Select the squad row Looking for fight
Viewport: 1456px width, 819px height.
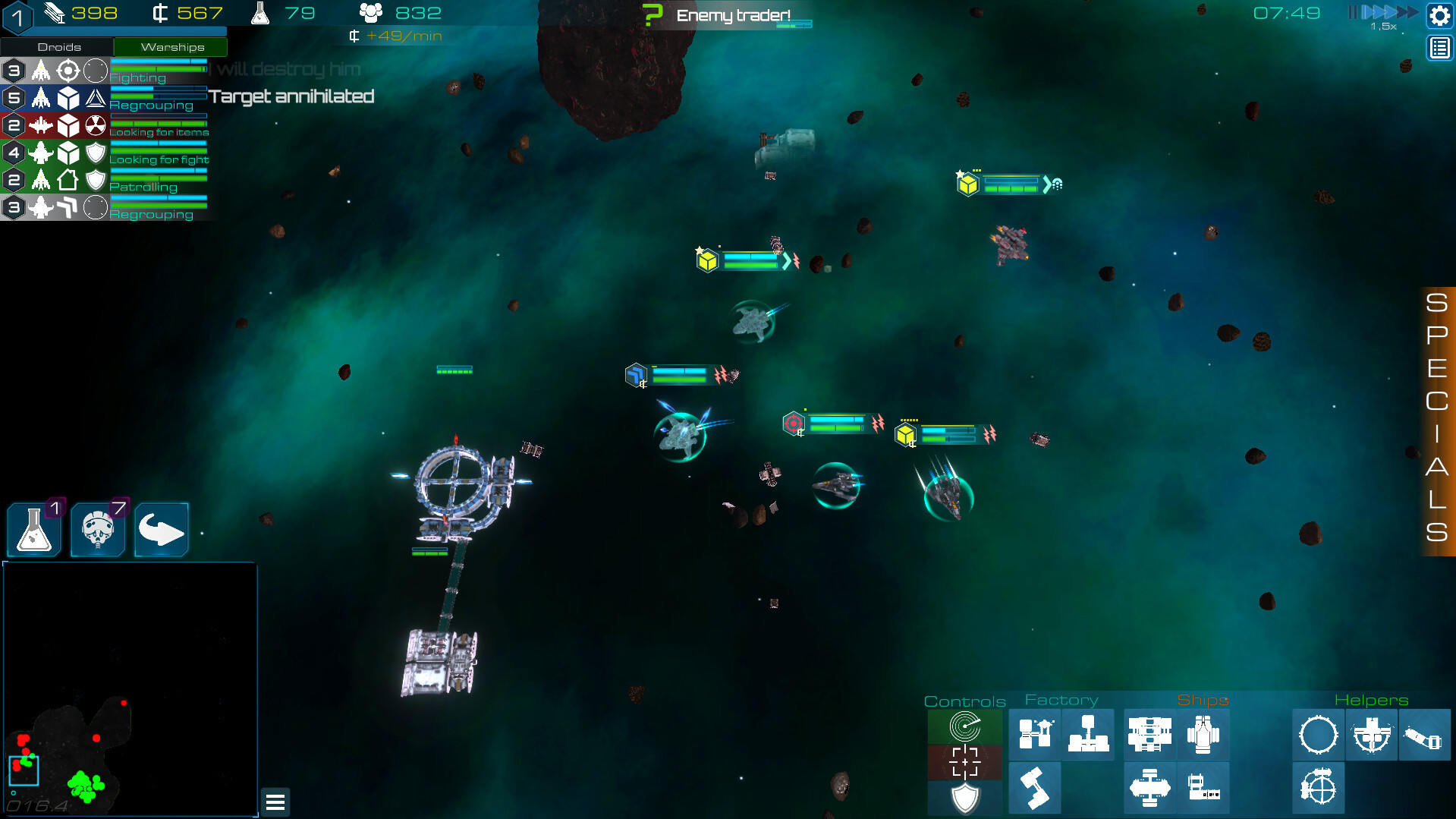(106, 153)
